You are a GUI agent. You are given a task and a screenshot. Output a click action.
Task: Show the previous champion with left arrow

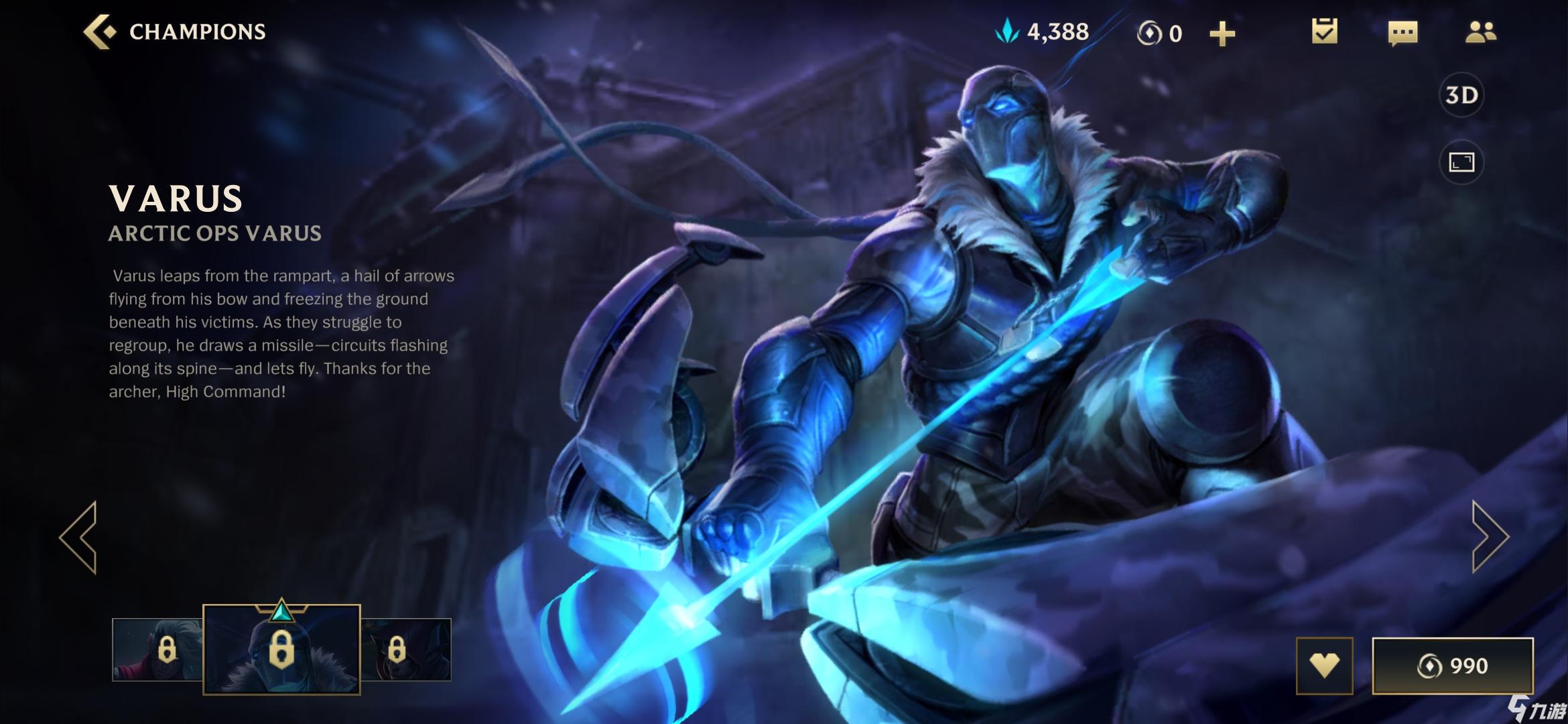79,536
